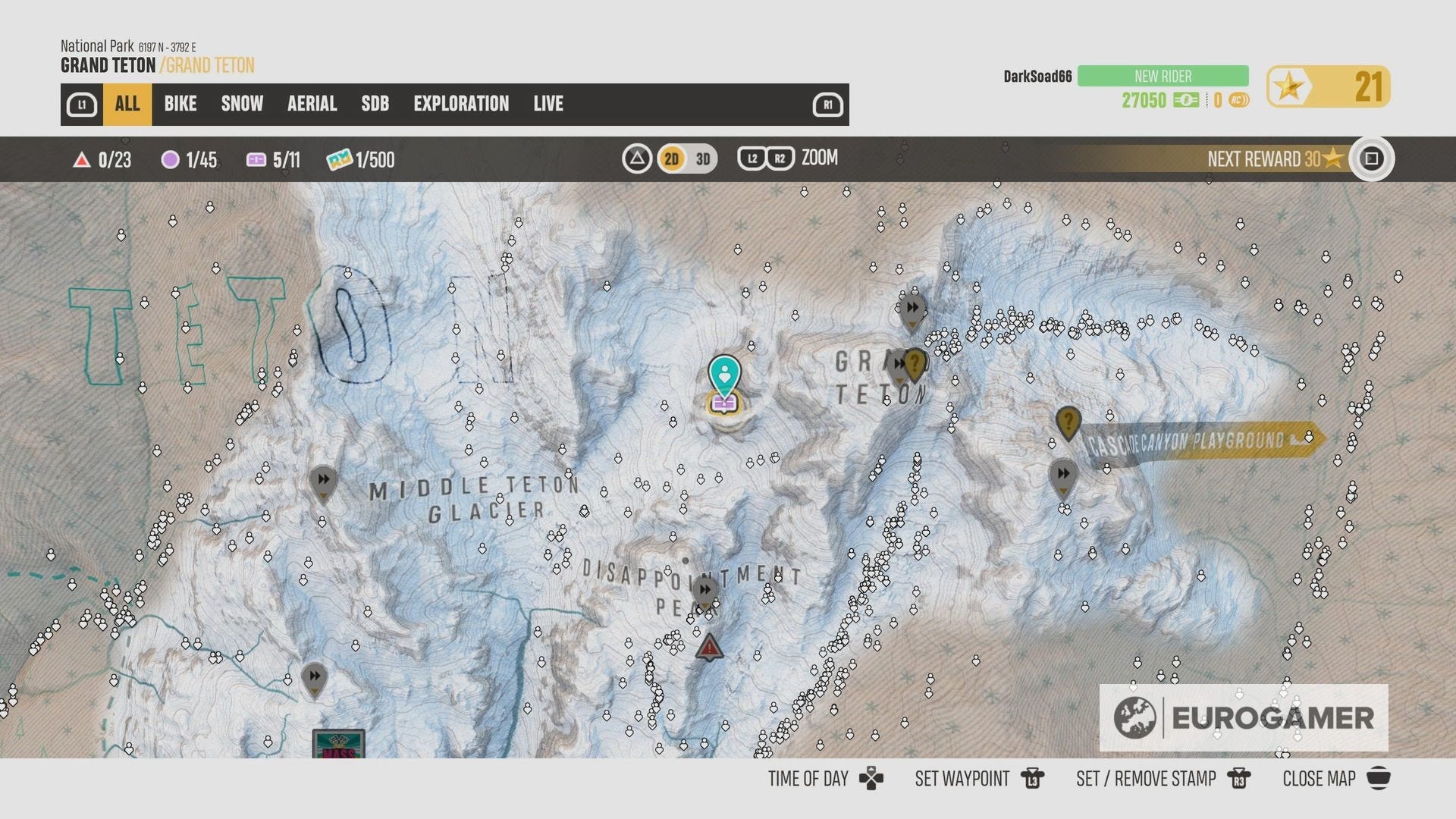Click the teal waypoint pin on Grand Teton
Image resolution: width=1456 pixels, height=819 pixels.
tap(726, 375)
